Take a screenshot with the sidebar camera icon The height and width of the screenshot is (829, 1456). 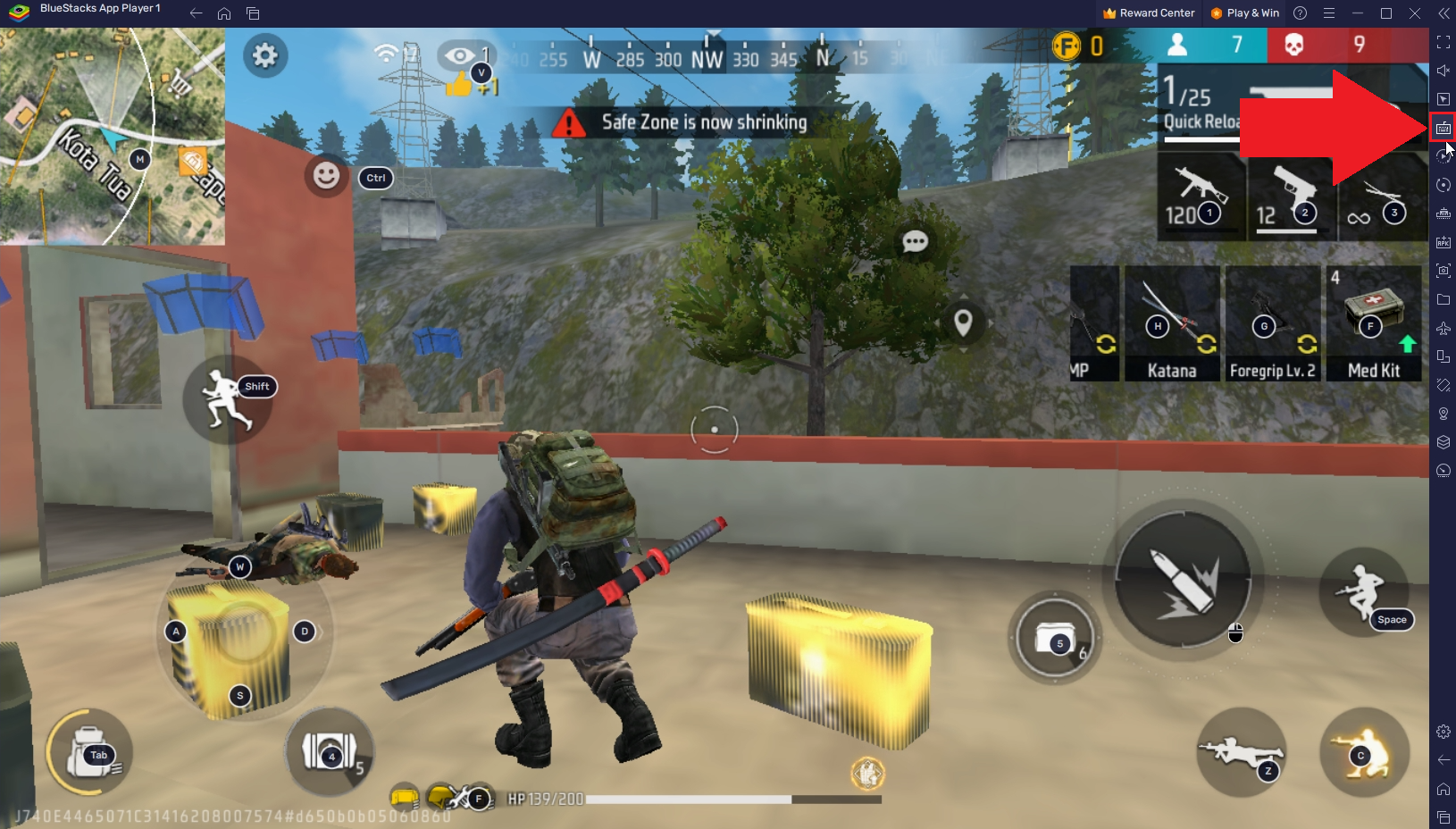1443,270
